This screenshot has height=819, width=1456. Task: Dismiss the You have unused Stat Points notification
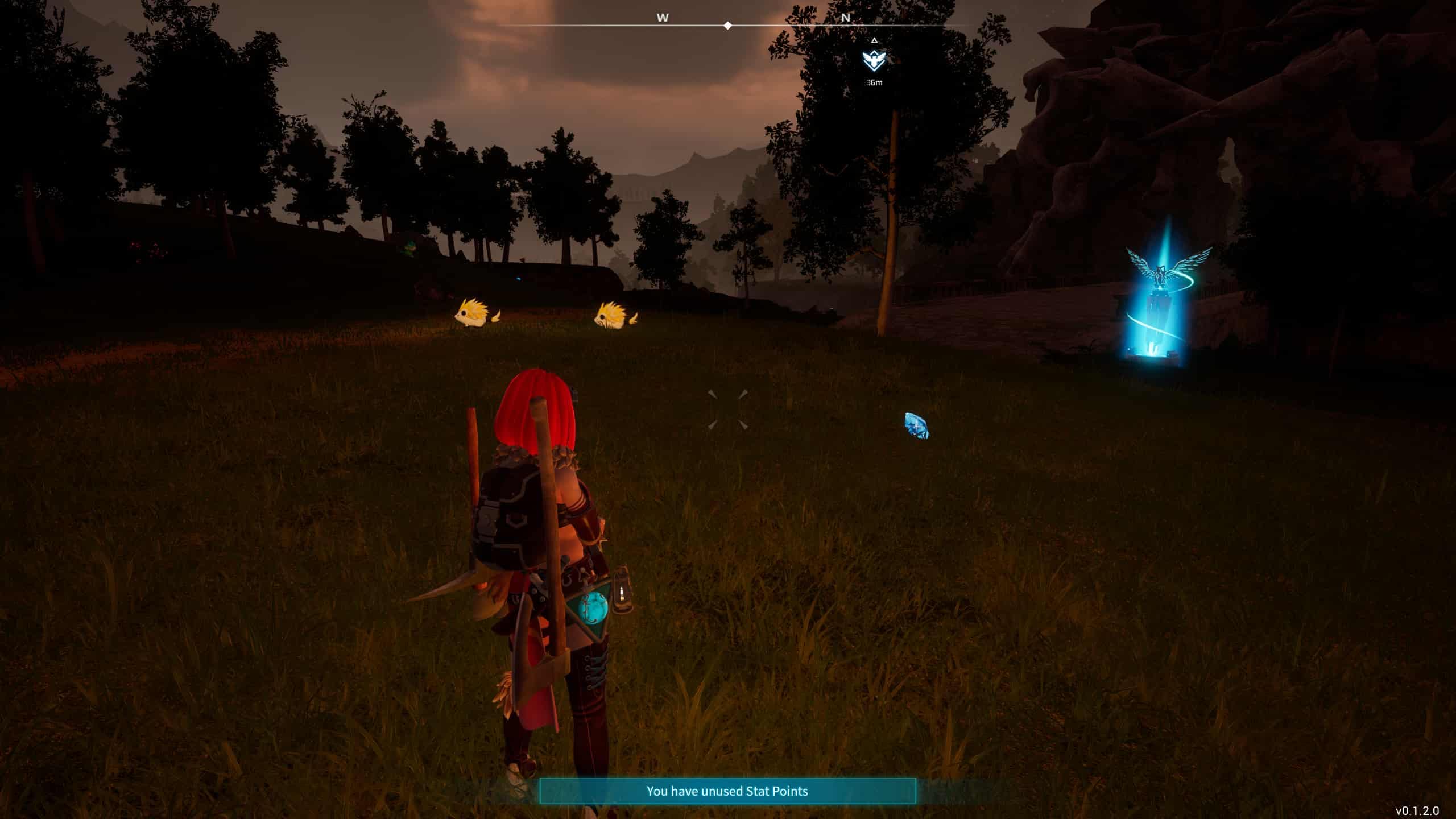[x=727, y=791]
